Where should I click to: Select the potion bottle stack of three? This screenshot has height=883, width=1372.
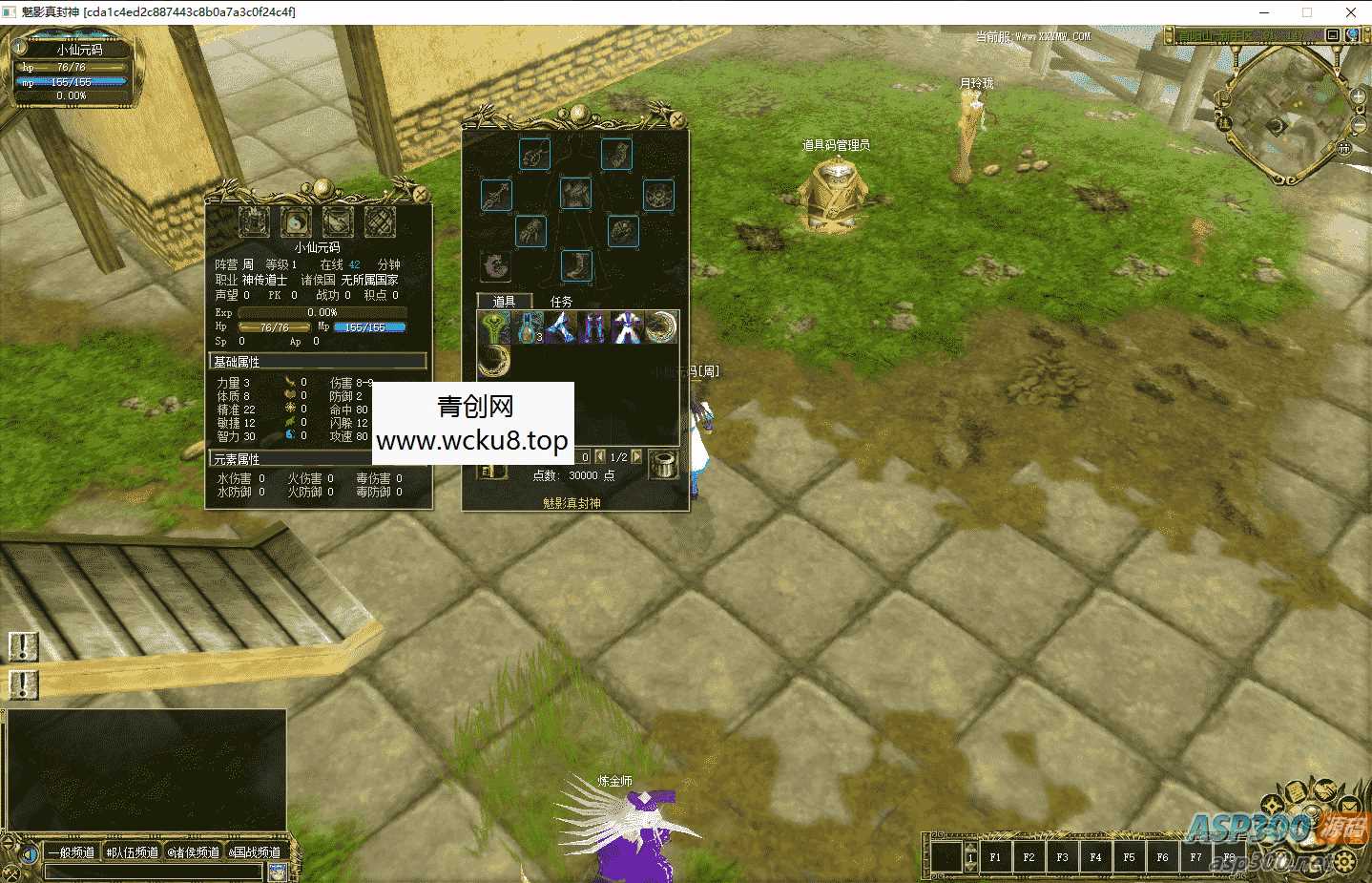528,327
